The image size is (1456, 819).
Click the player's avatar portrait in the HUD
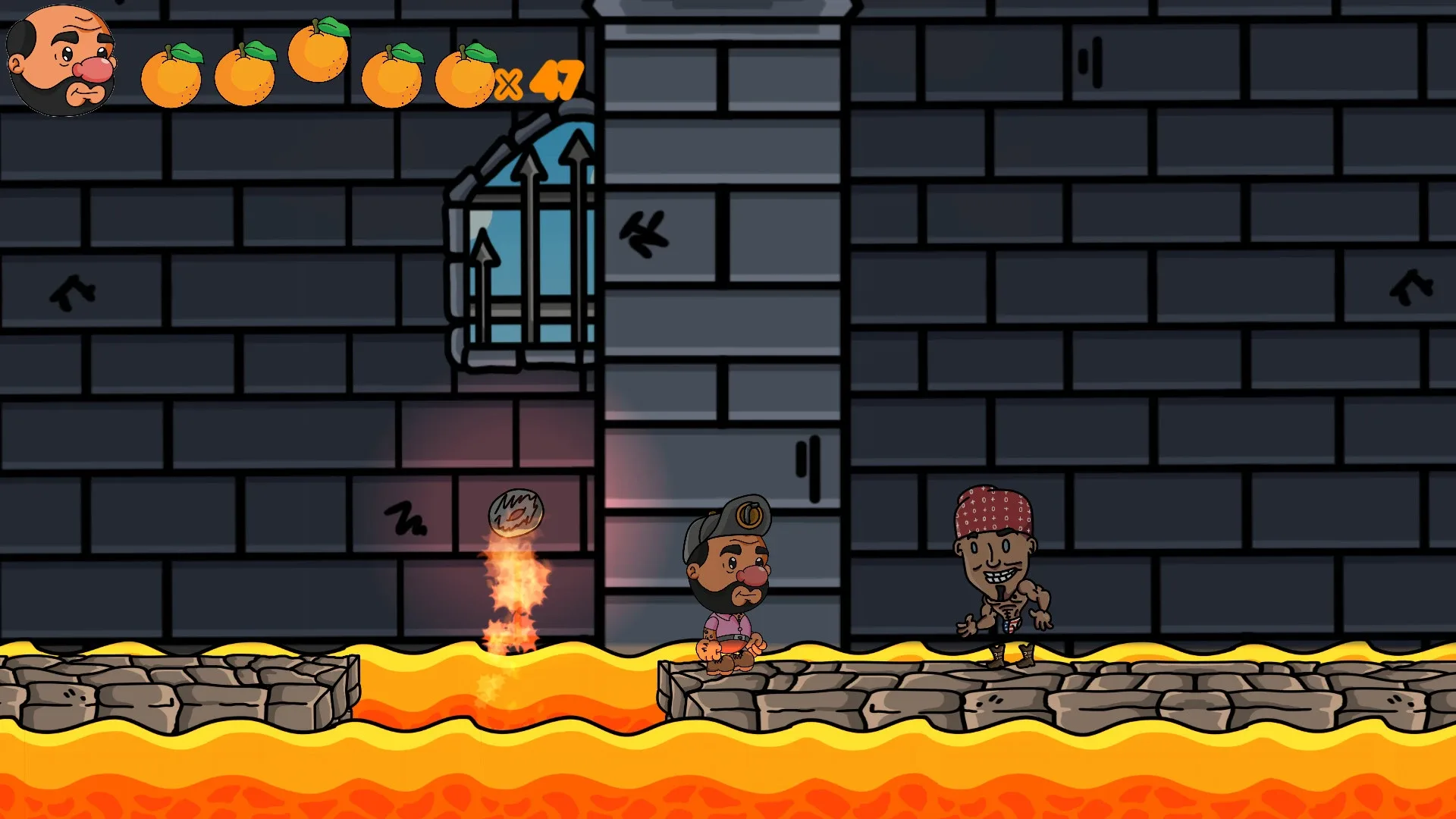pos(61,61)
